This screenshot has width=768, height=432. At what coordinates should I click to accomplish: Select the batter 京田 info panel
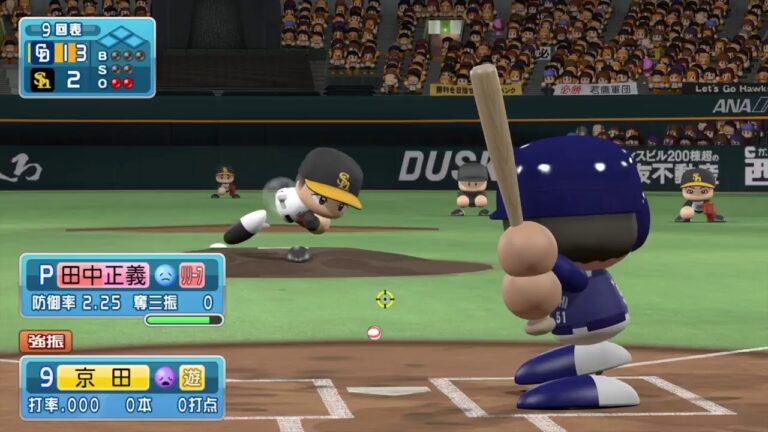(122, 387)
